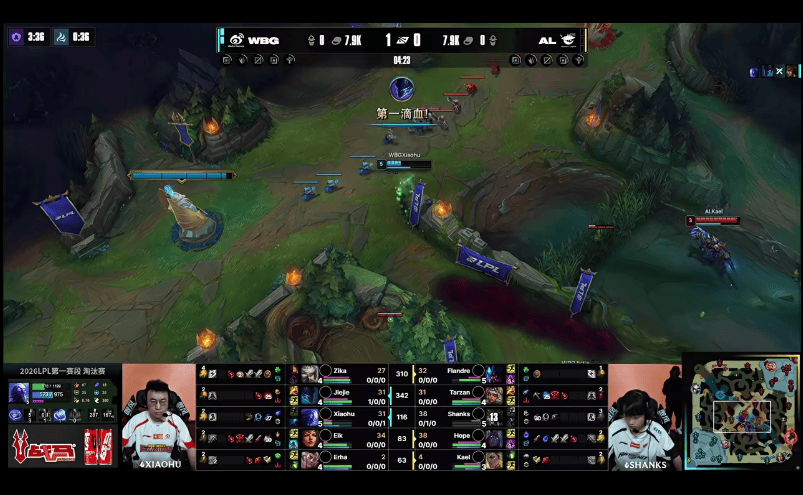
Task: Select Jiejie's champion portrait
Action: click(x=310, y=394)
